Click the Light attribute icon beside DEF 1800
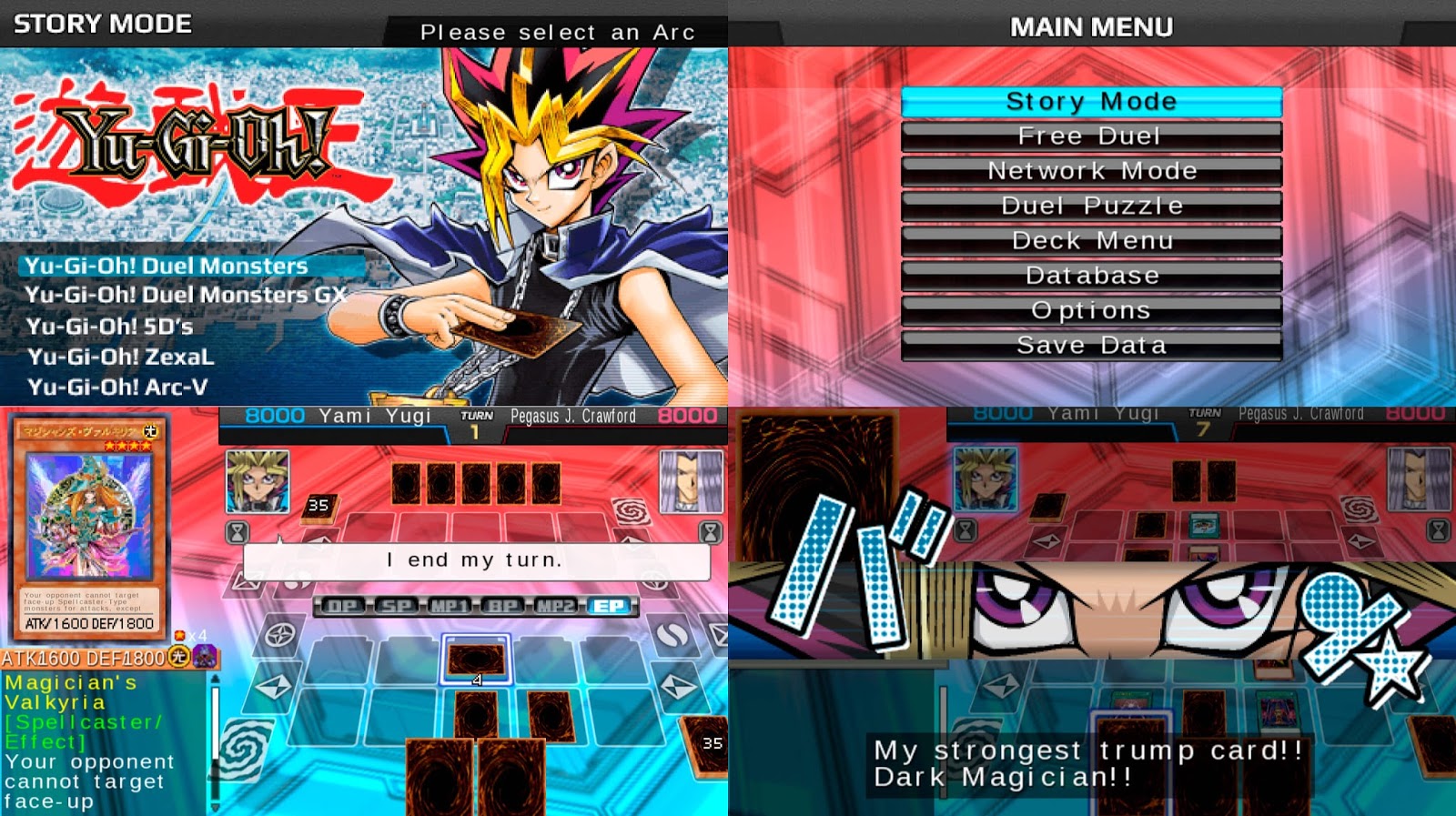This screenshot has width=1456, height=816. [179, 657]
